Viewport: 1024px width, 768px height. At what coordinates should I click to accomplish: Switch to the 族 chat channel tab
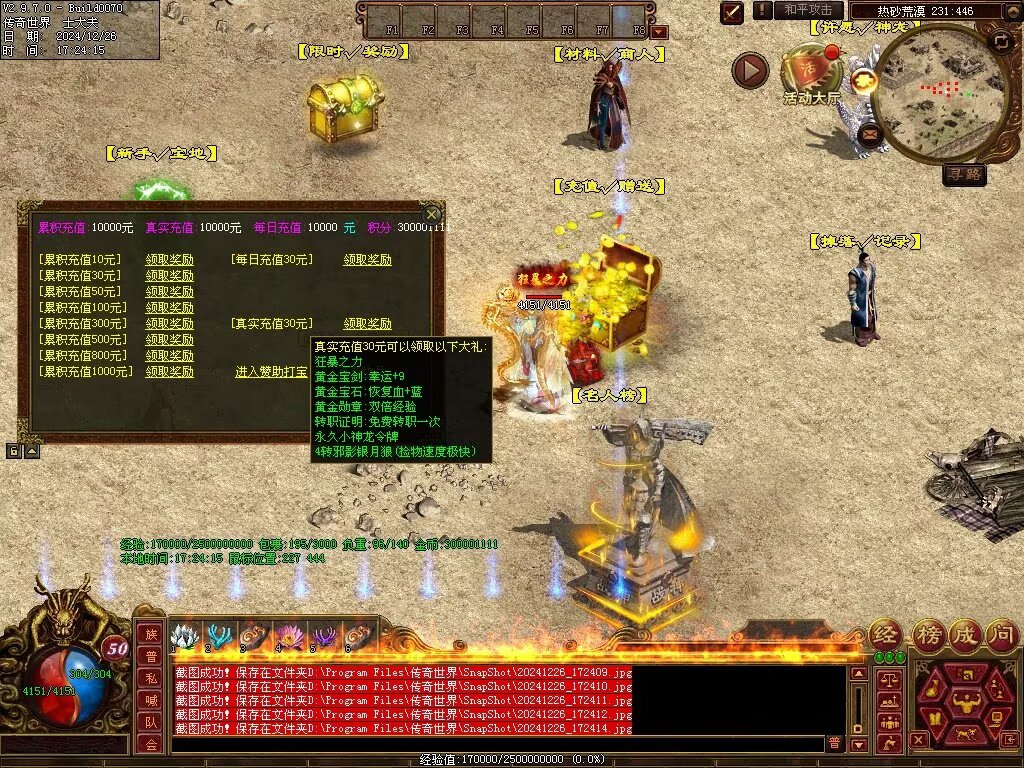click(x=149, y=634)
